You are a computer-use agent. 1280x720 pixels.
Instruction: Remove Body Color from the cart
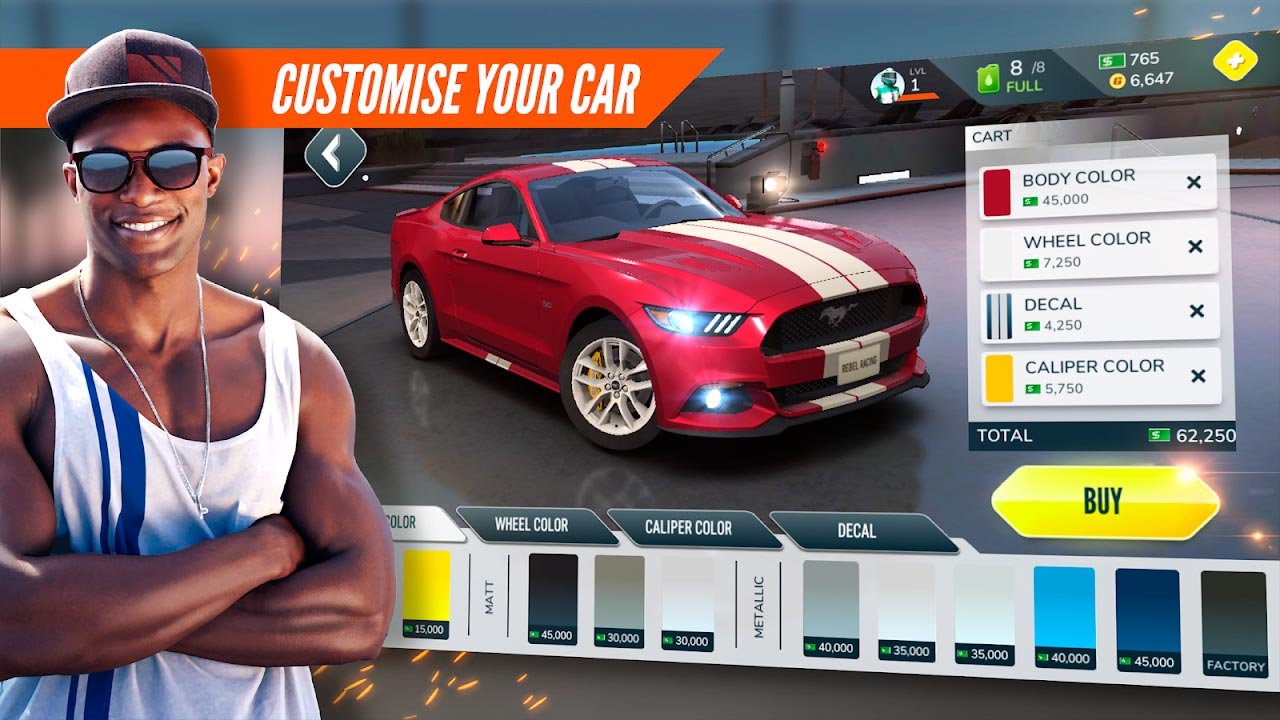(1193, 183)
